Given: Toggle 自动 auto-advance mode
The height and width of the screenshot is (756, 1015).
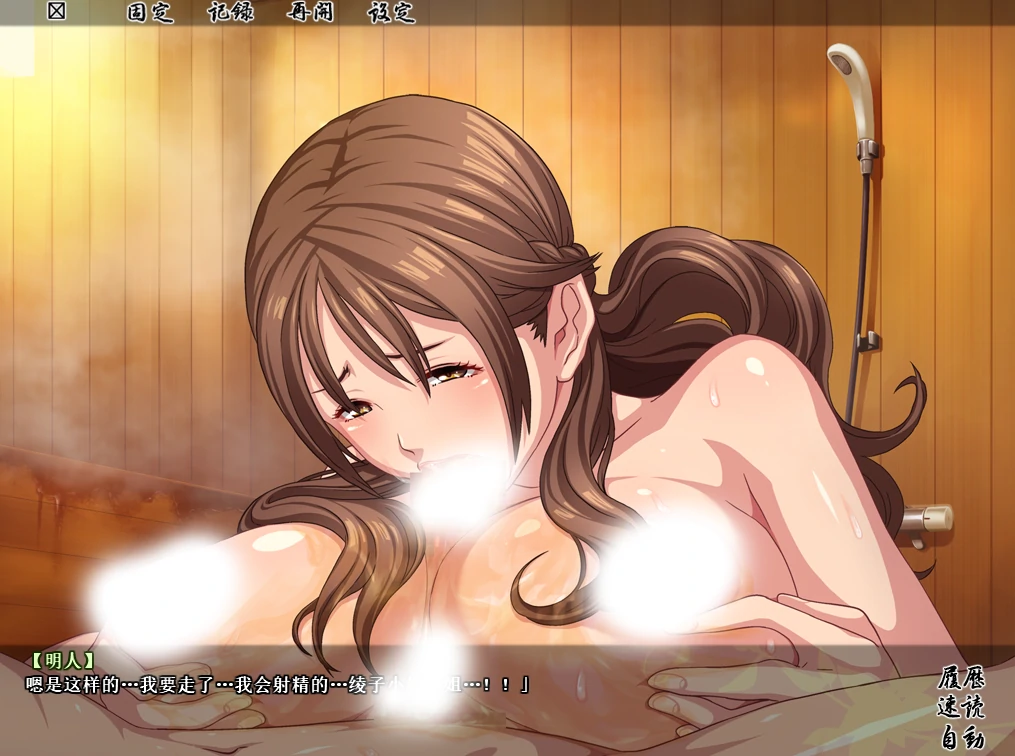Looking at the screenshot, I should 962,739.
